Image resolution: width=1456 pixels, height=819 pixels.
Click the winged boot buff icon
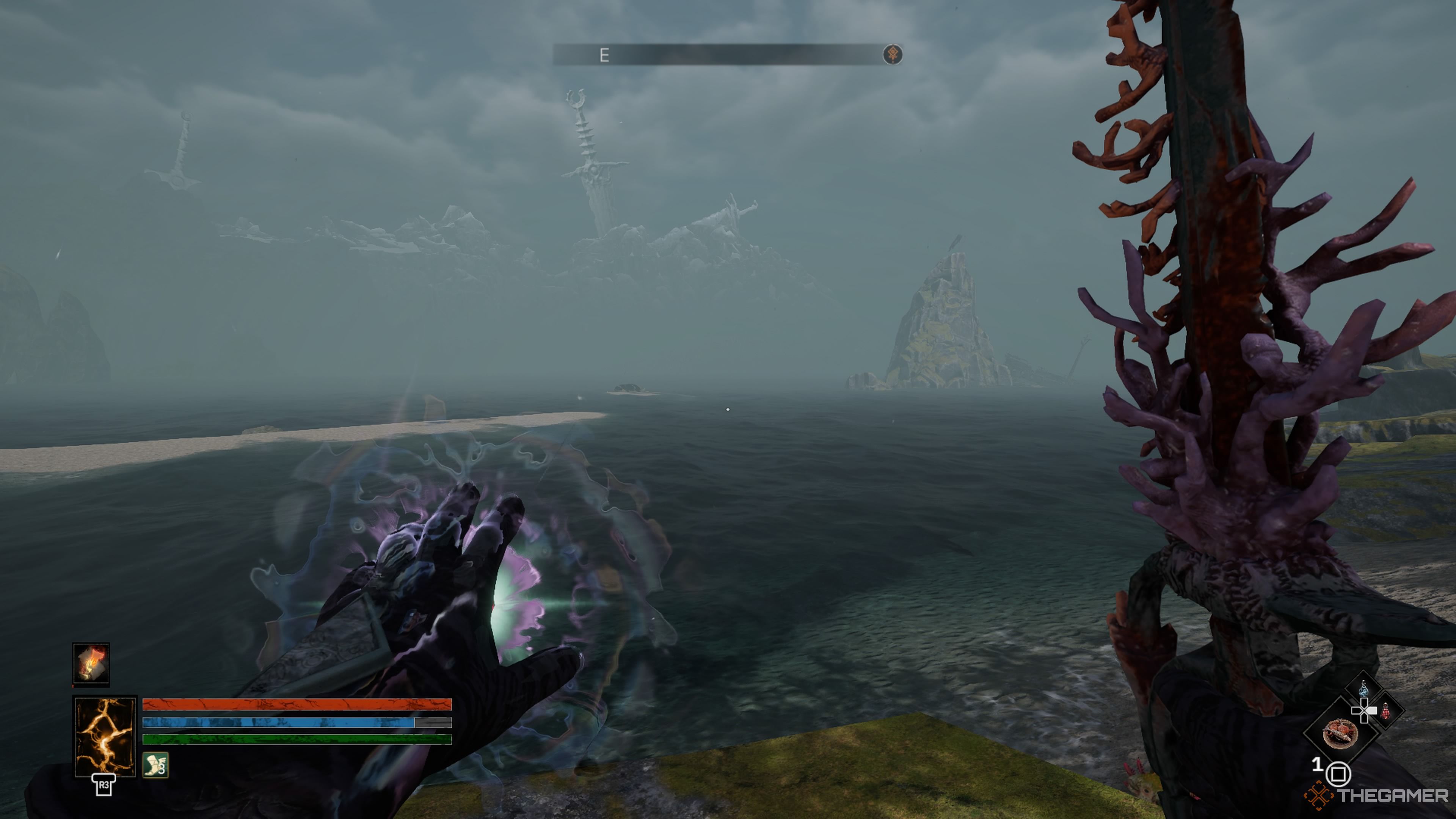[155, 765]
